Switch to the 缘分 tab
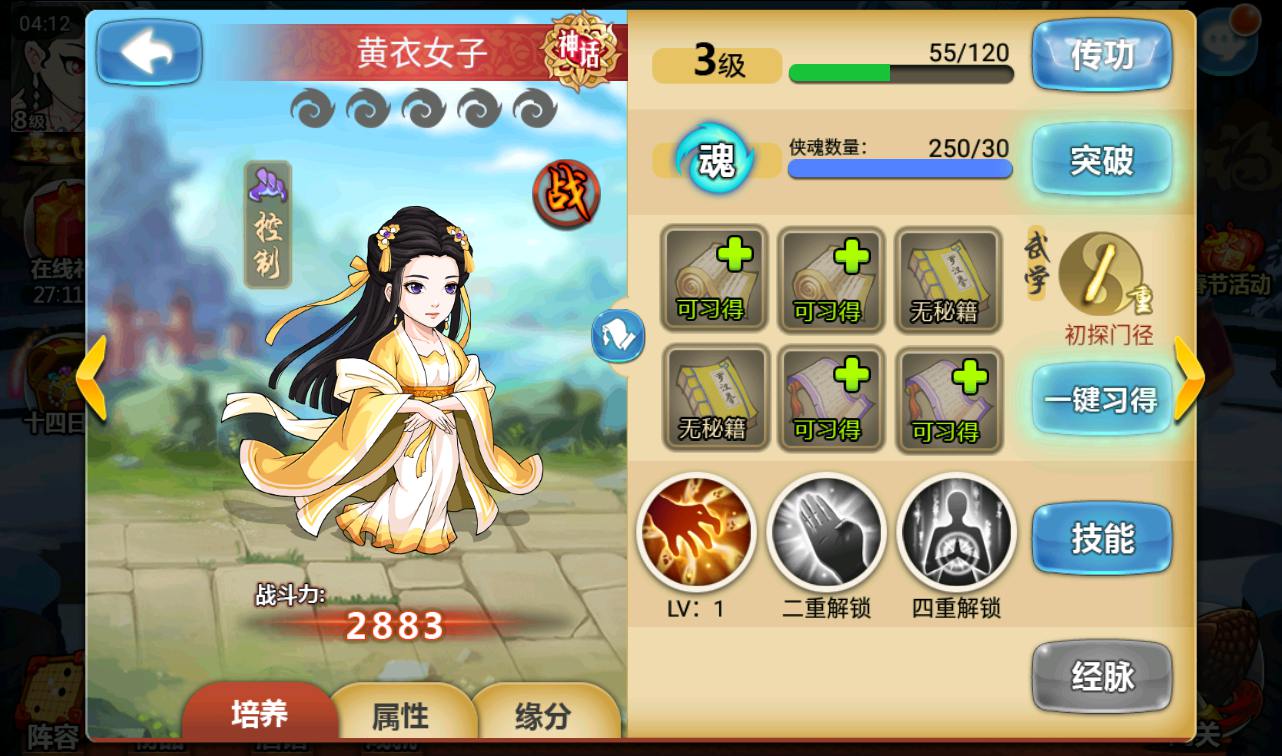This screenshot has width=1282, height=756. [x=542, y=715]
